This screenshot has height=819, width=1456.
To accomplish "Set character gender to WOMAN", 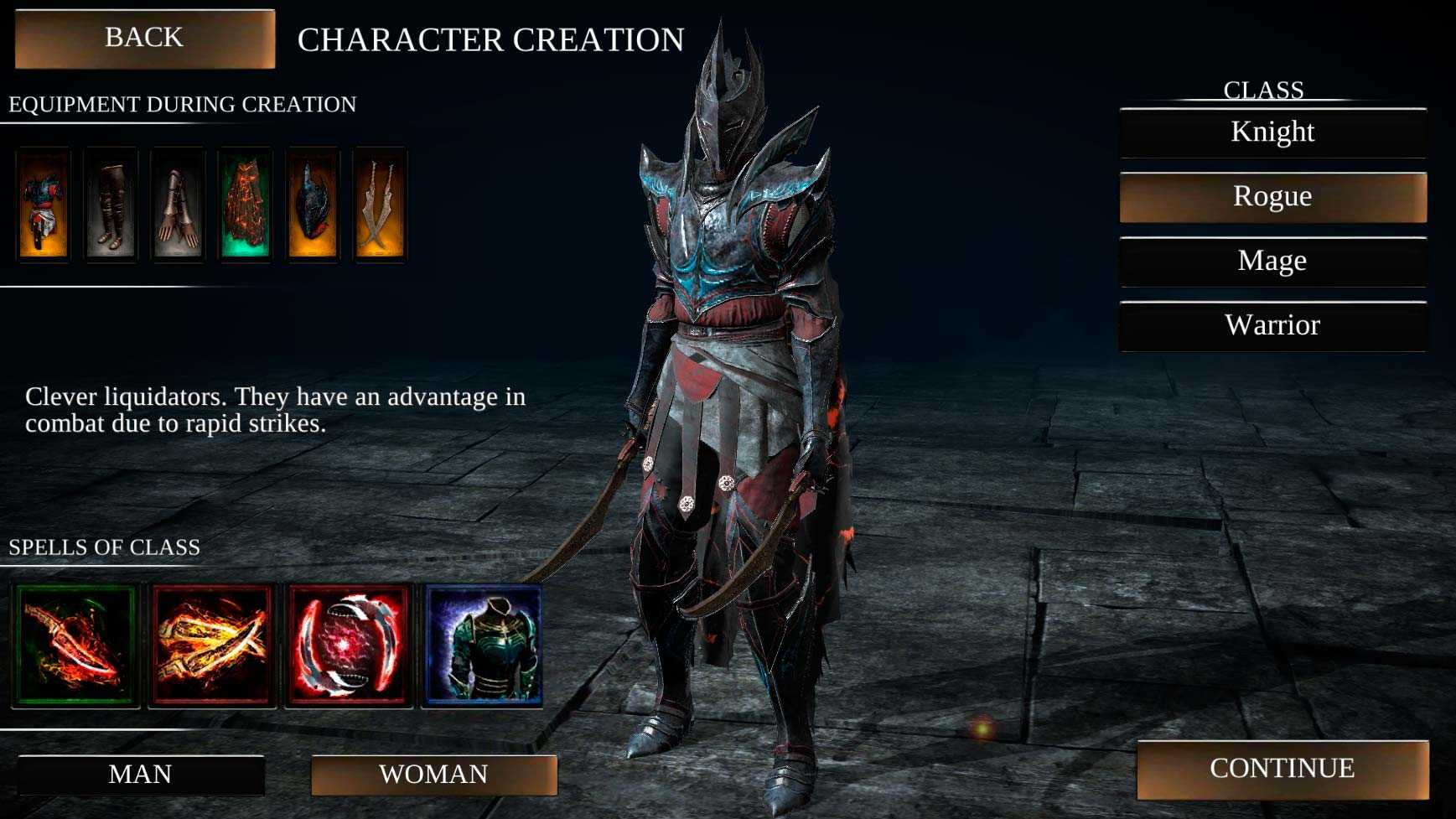I will click(433, 775).
